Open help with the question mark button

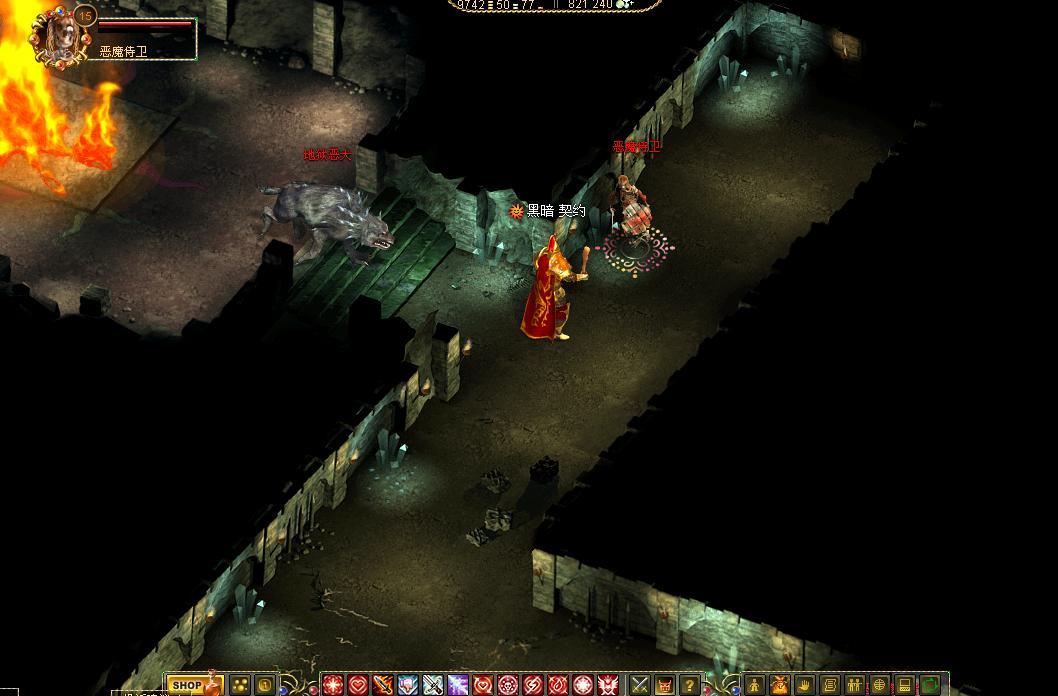click(690, 685)
